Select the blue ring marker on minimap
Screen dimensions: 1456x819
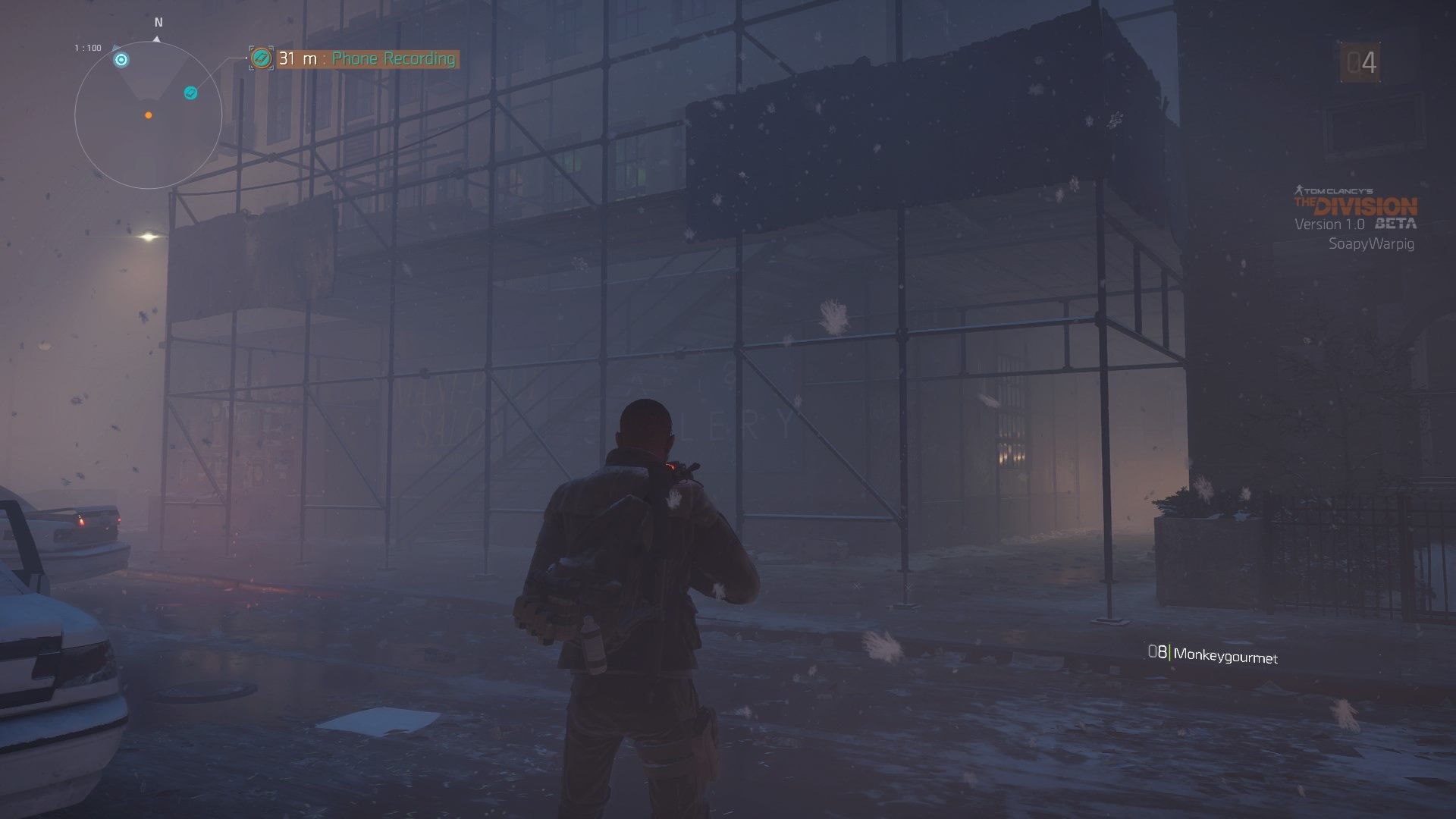121,60
